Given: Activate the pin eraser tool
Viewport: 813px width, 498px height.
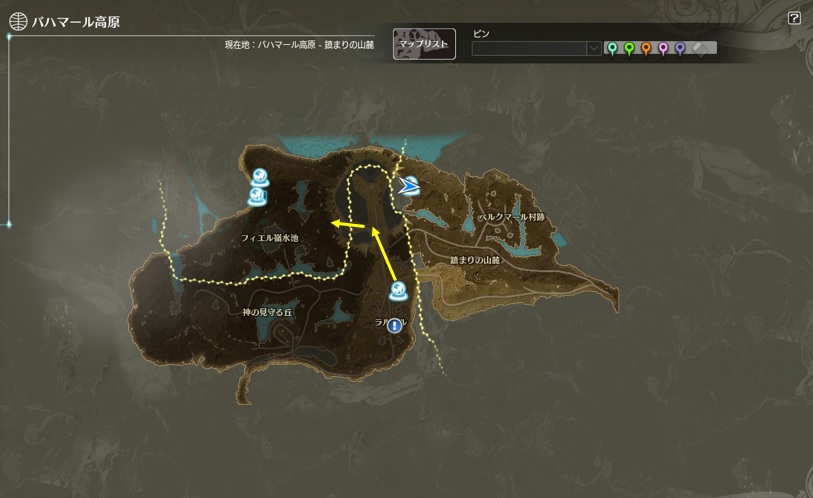Looking at the screenshot, I should point(700,48).
